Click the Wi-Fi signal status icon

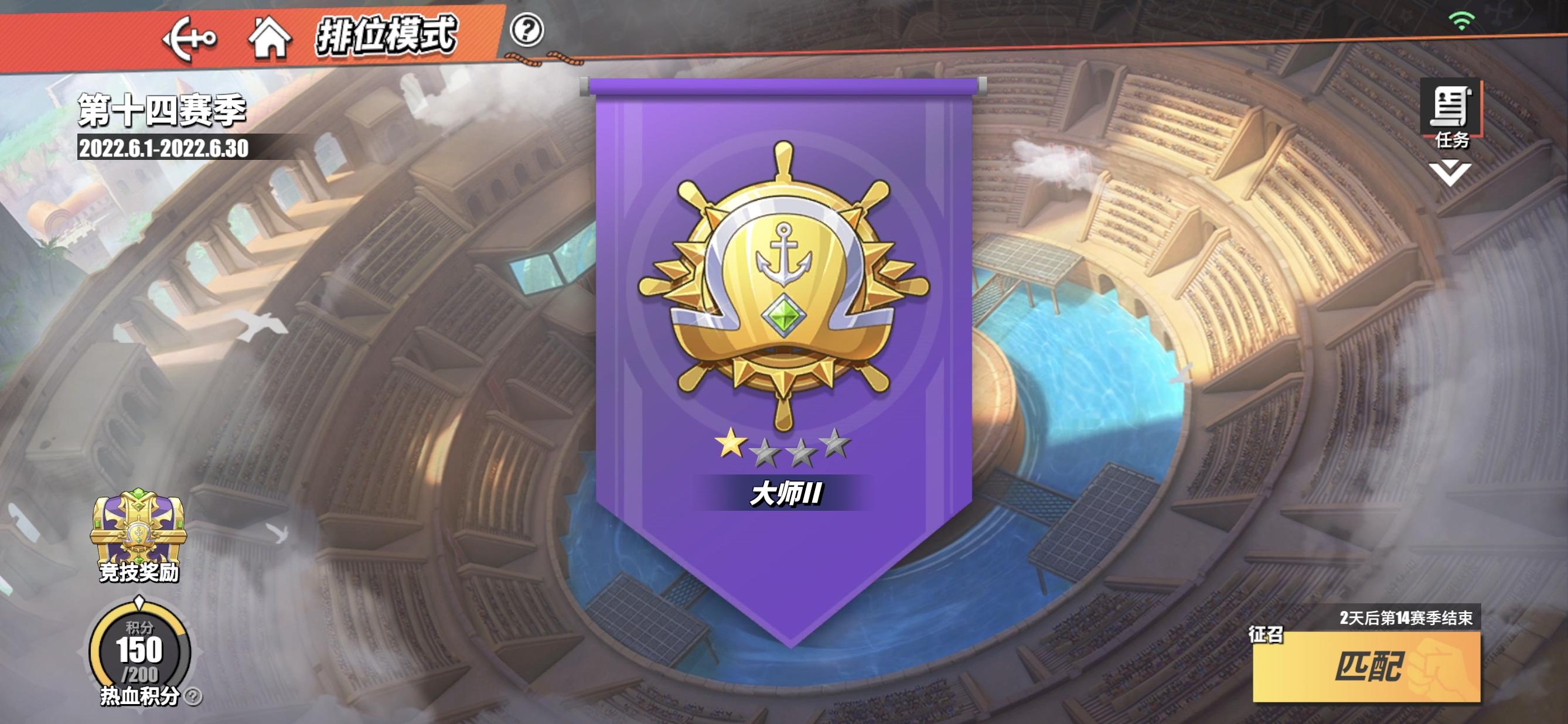coord(1463,18)
